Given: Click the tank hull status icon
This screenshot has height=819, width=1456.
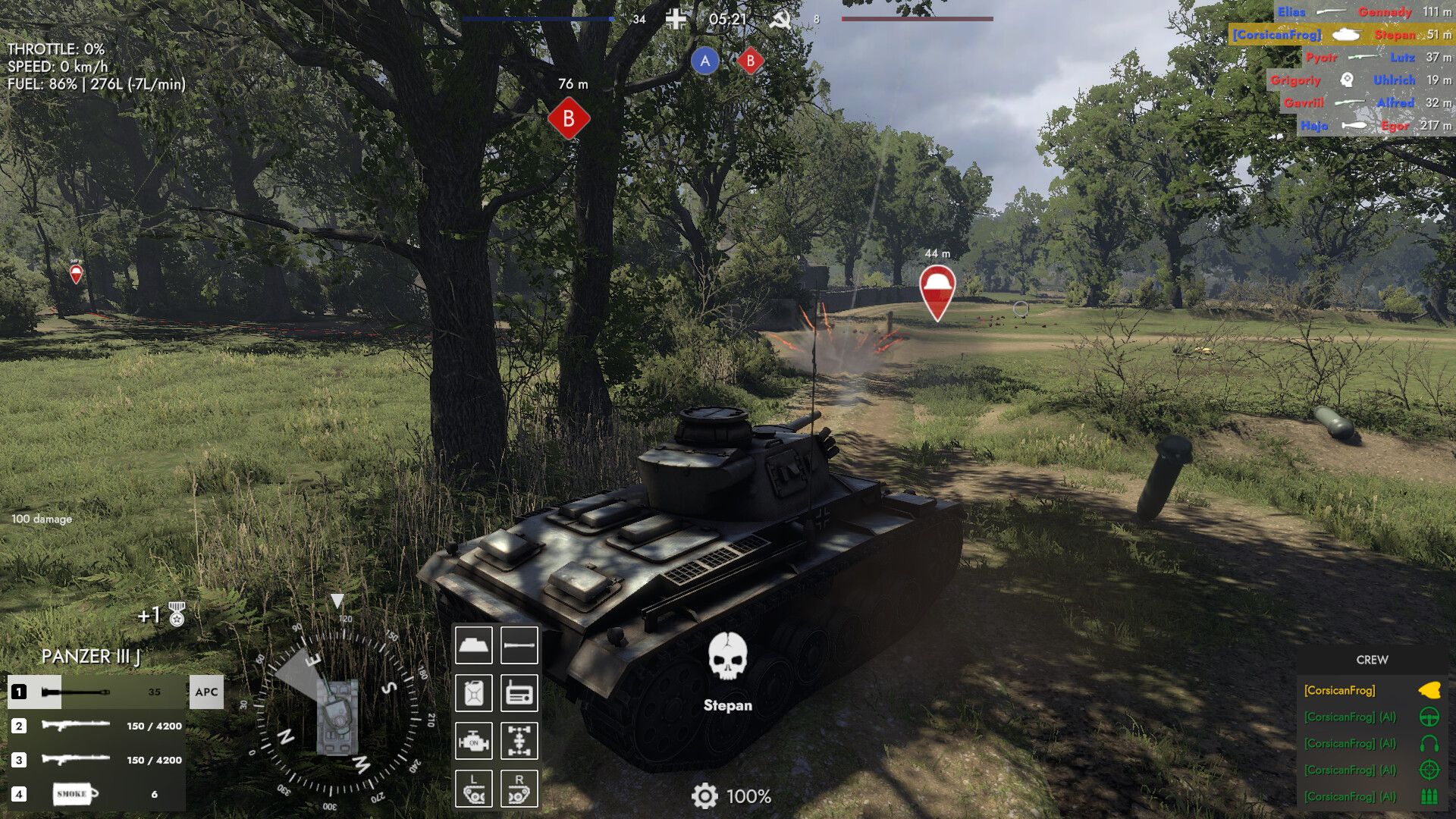Looking at the screenshot, I should (474, 645).
